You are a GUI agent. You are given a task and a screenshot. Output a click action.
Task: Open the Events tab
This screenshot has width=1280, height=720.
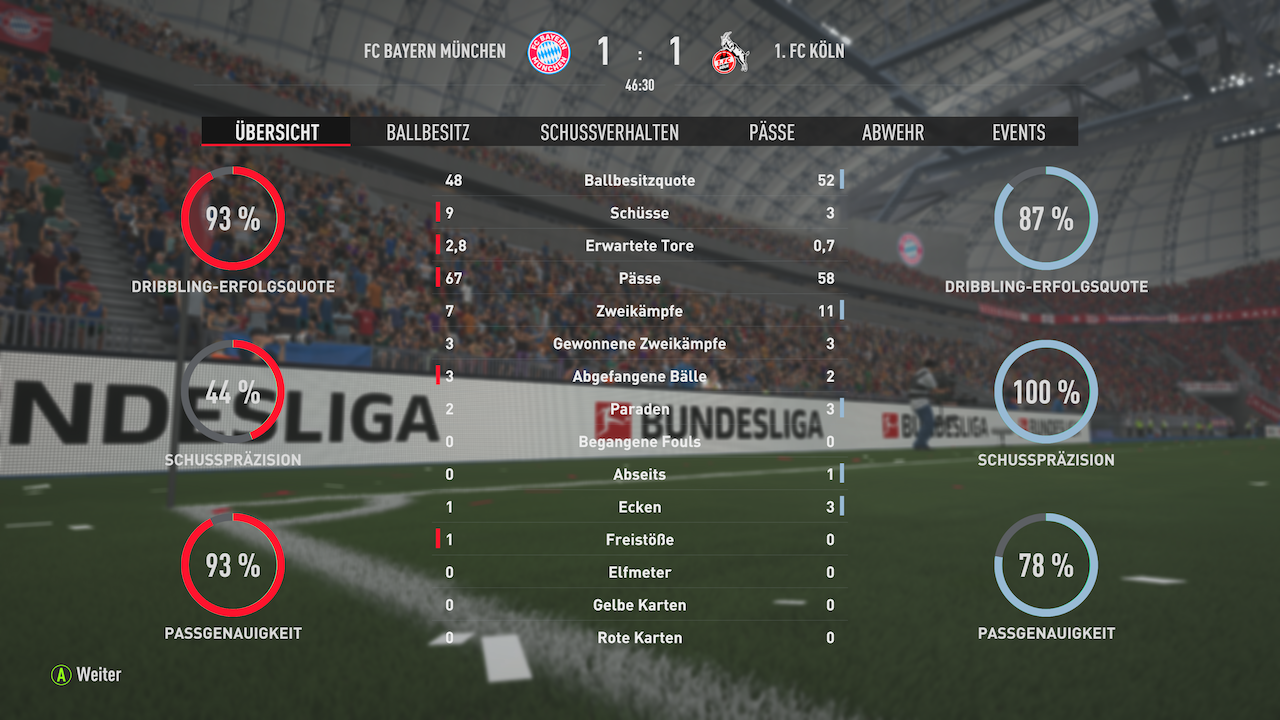[x=1018, y=132]
